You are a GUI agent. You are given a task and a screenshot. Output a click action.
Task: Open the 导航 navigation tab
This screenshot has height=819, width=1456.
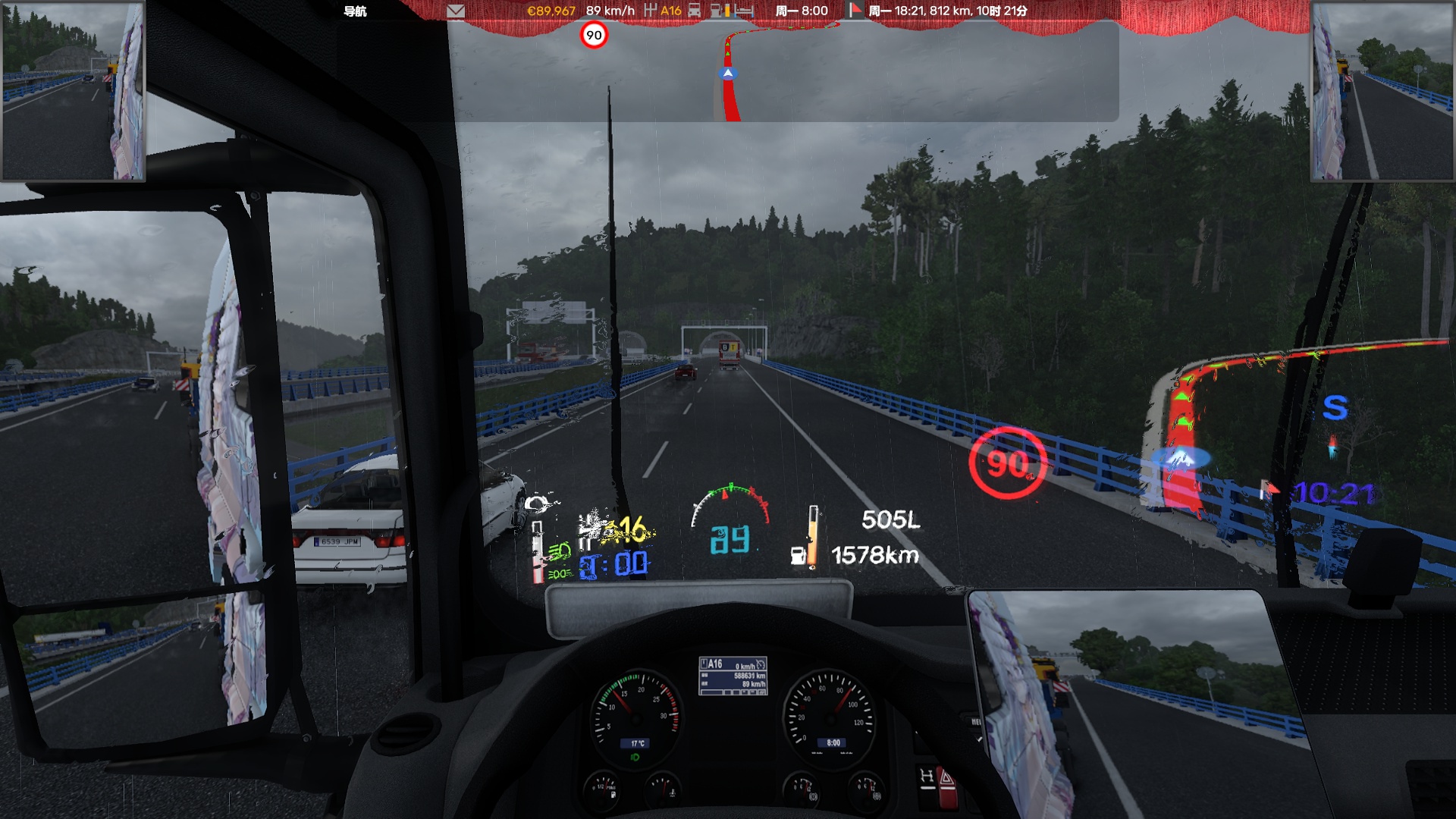[x=355, y=11]
